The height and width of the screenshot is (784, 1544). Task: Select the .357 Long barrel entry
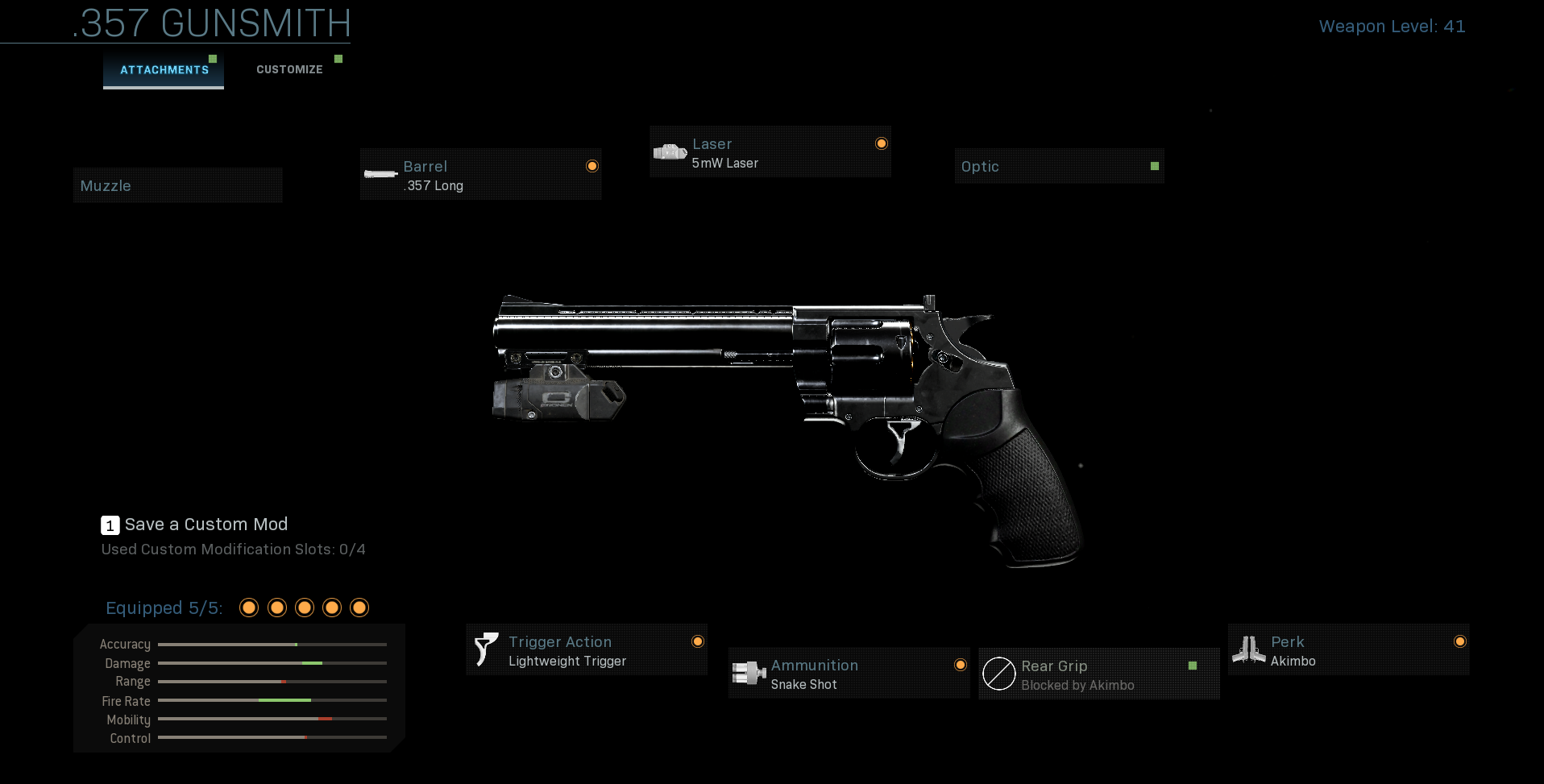(x=480, y=175)
